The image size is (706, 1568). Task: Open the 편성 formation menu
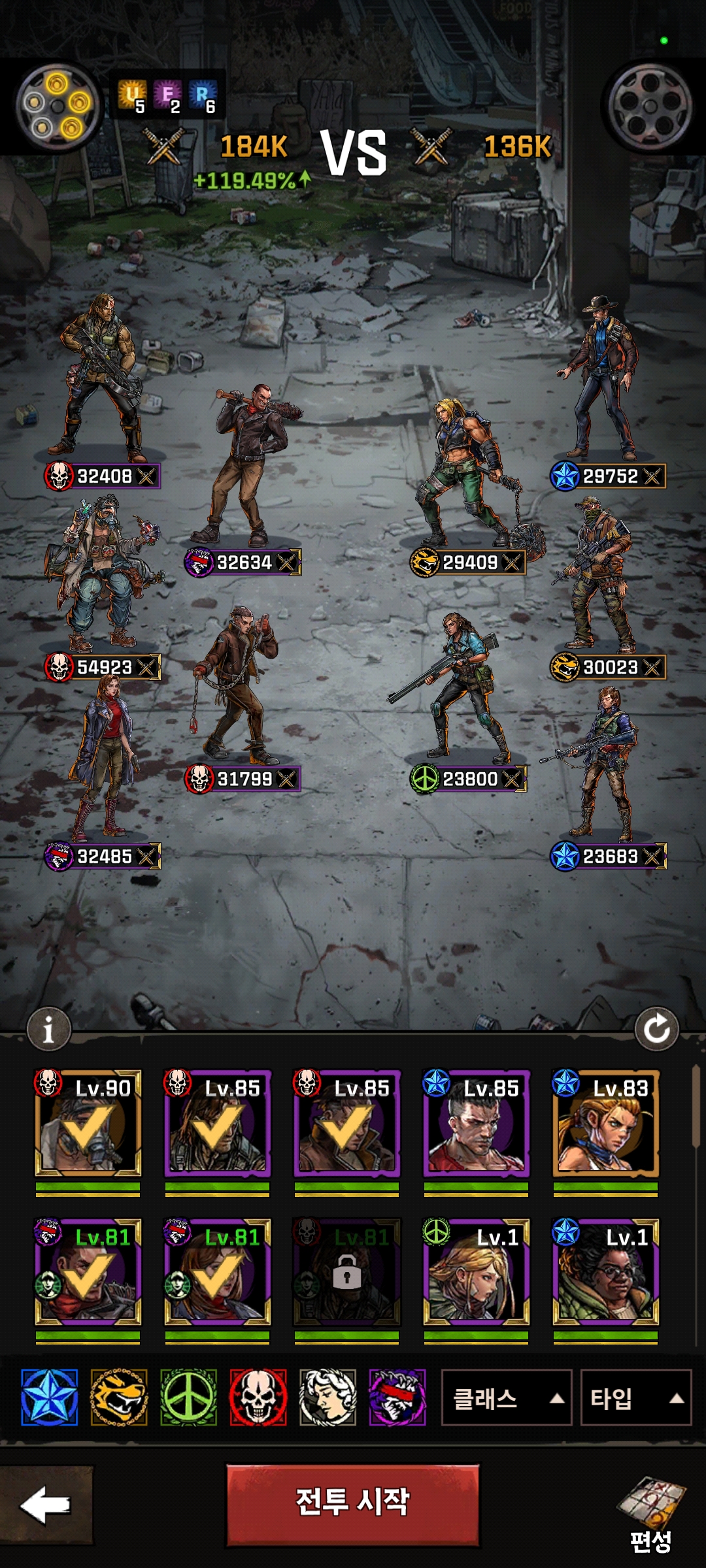[x=651, y=1516]
